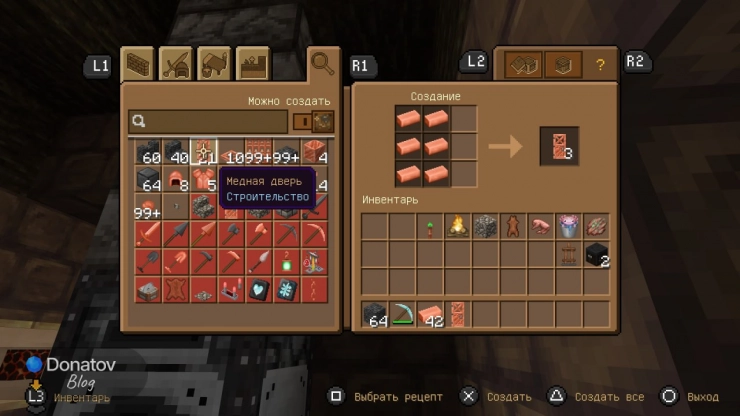Pick the pink-filled bucket in inventory
The image size is (740, 416).
coord(569,226)
